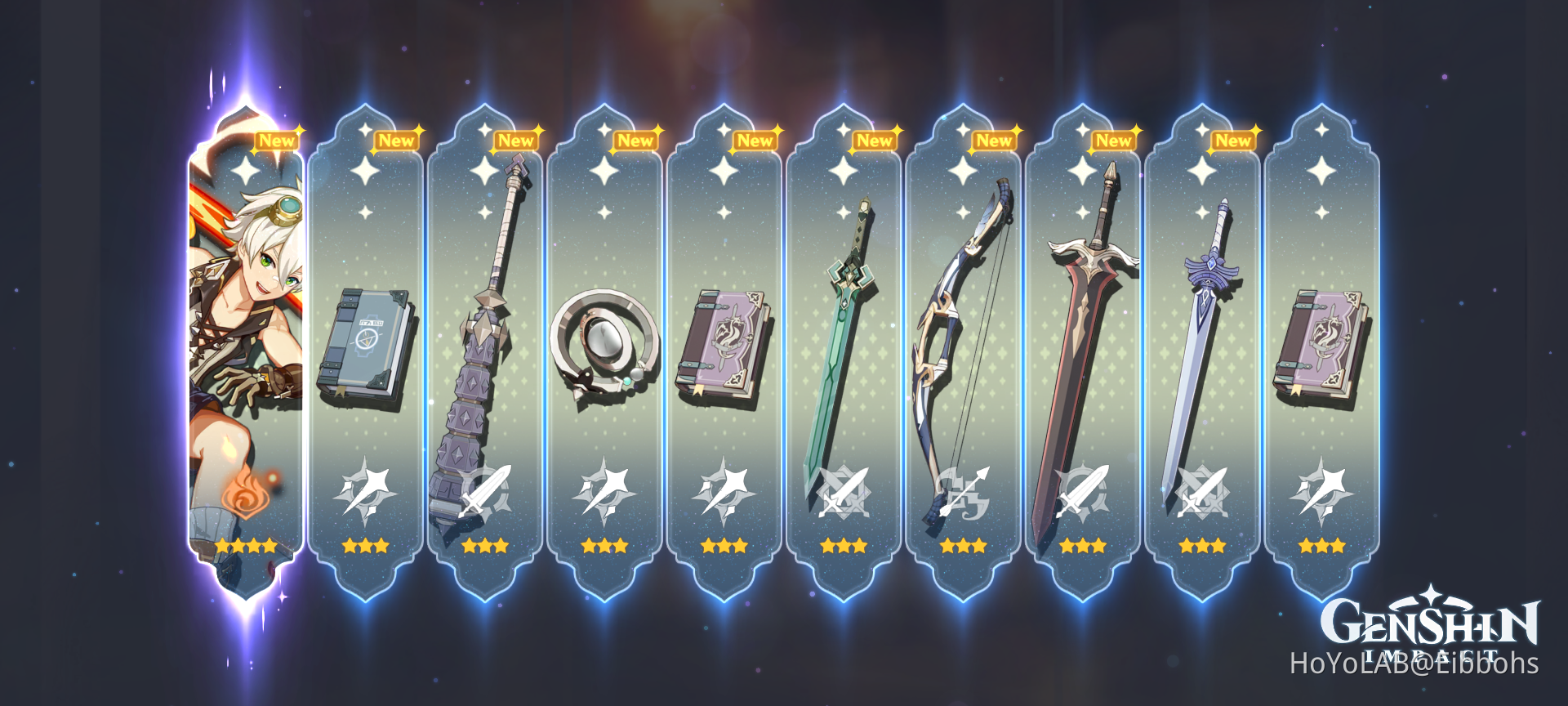Click the sword icon beneath the Skyrider Sword

pyautogui.click(x=844, y=490)
